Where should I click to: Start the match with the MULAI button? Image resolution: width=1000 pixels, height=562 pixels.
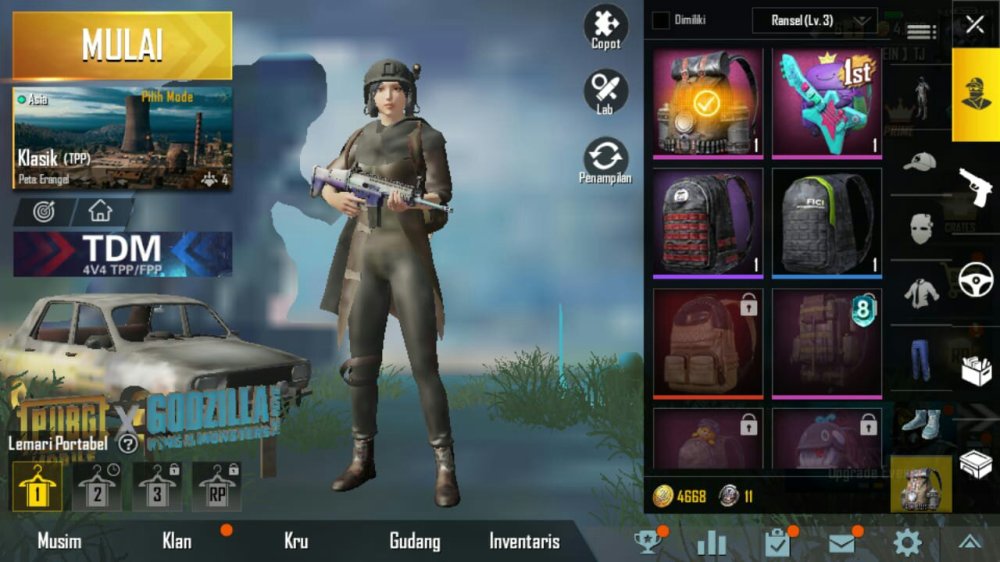click(122, 45)
